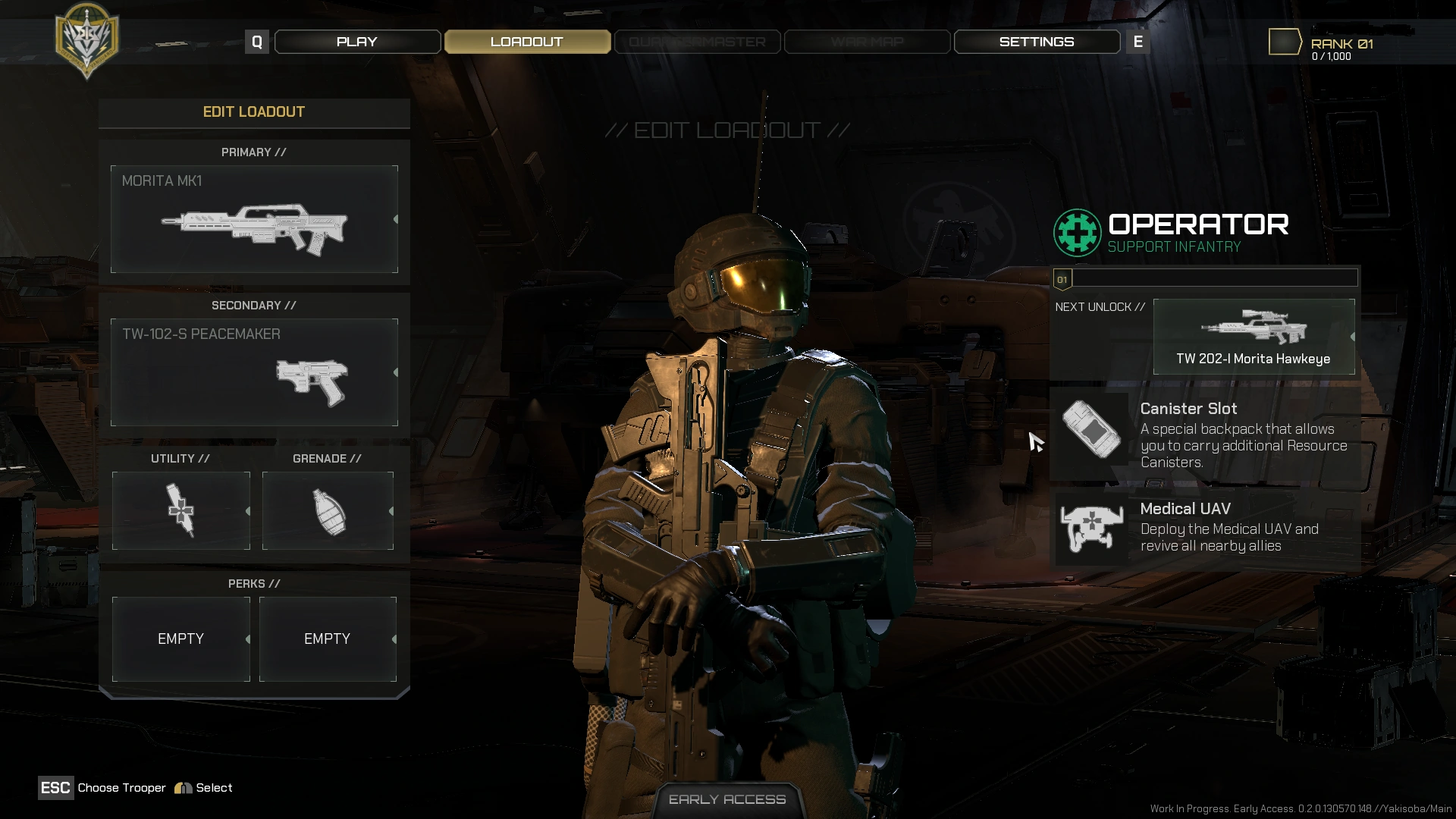Choose the Morita MK1 primary weapon slot
Screen dimensions: 1456x819
pos(254,219)
